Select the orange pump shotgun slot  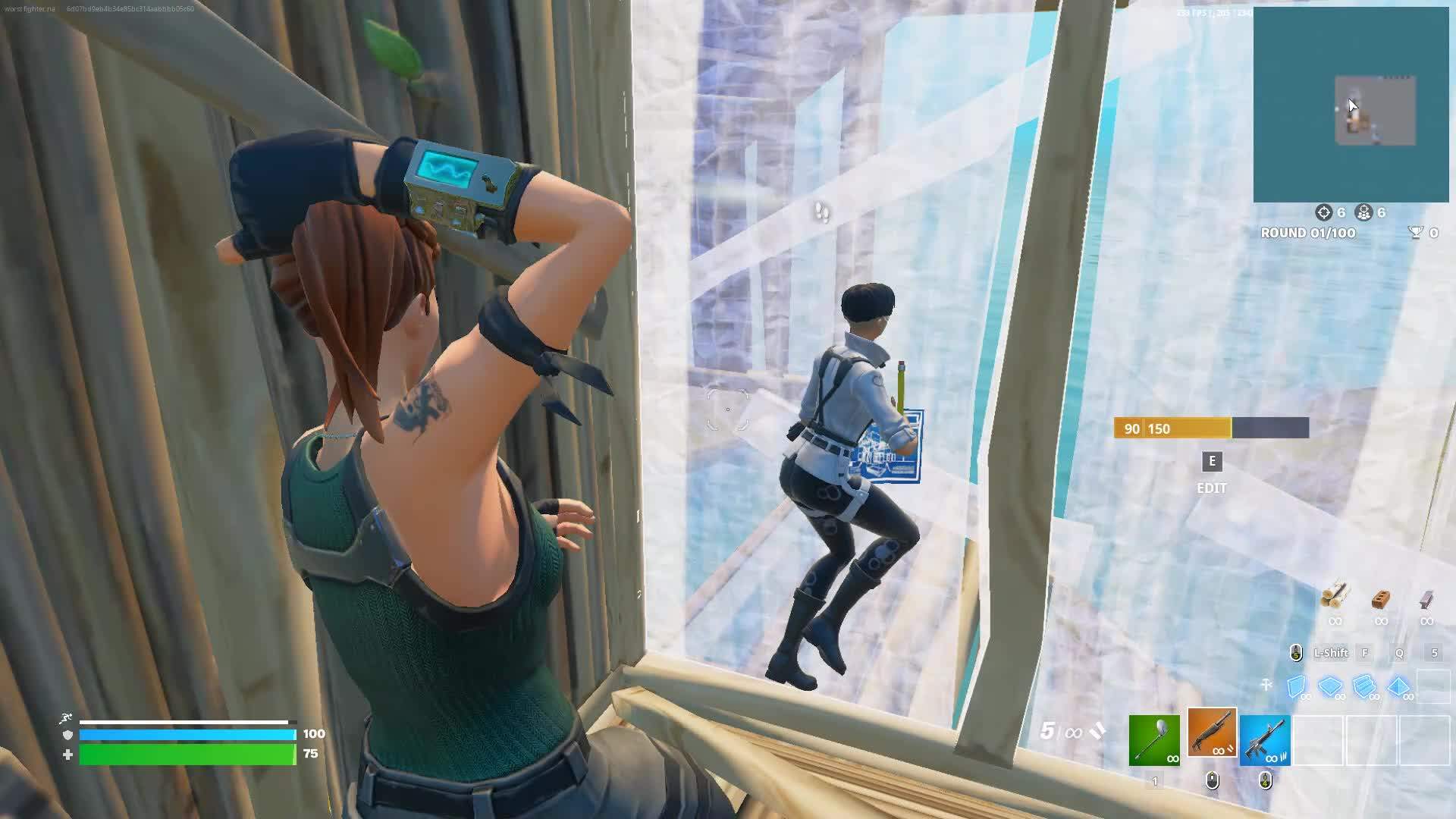pos(1212,733)
